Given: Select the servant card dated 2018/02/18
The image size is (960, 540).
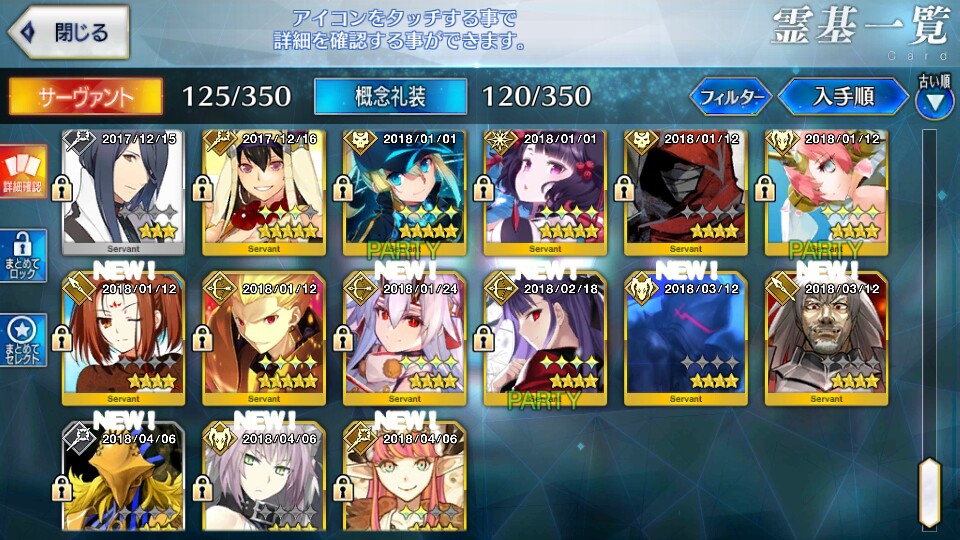Looking at the screenshot, I should (546, 338).
